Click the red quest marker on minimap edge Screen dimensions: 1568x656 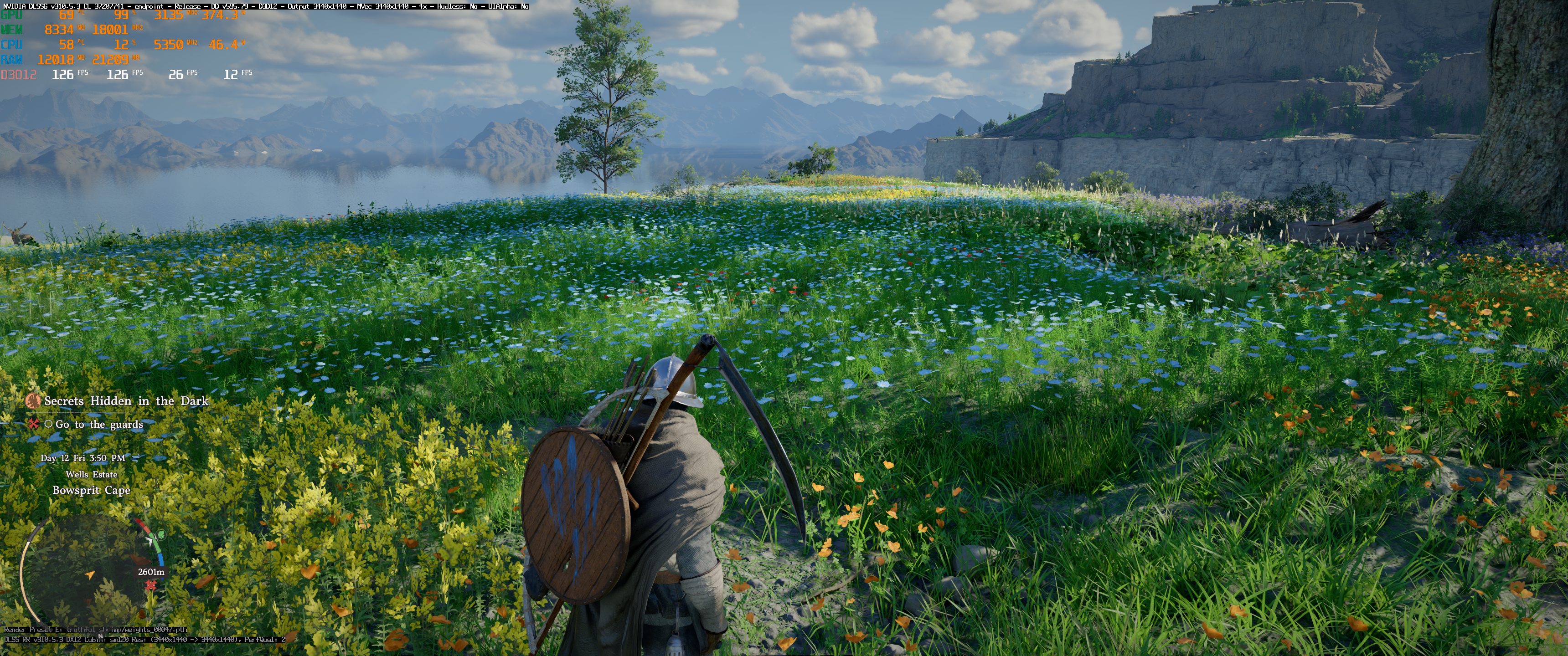151,585
